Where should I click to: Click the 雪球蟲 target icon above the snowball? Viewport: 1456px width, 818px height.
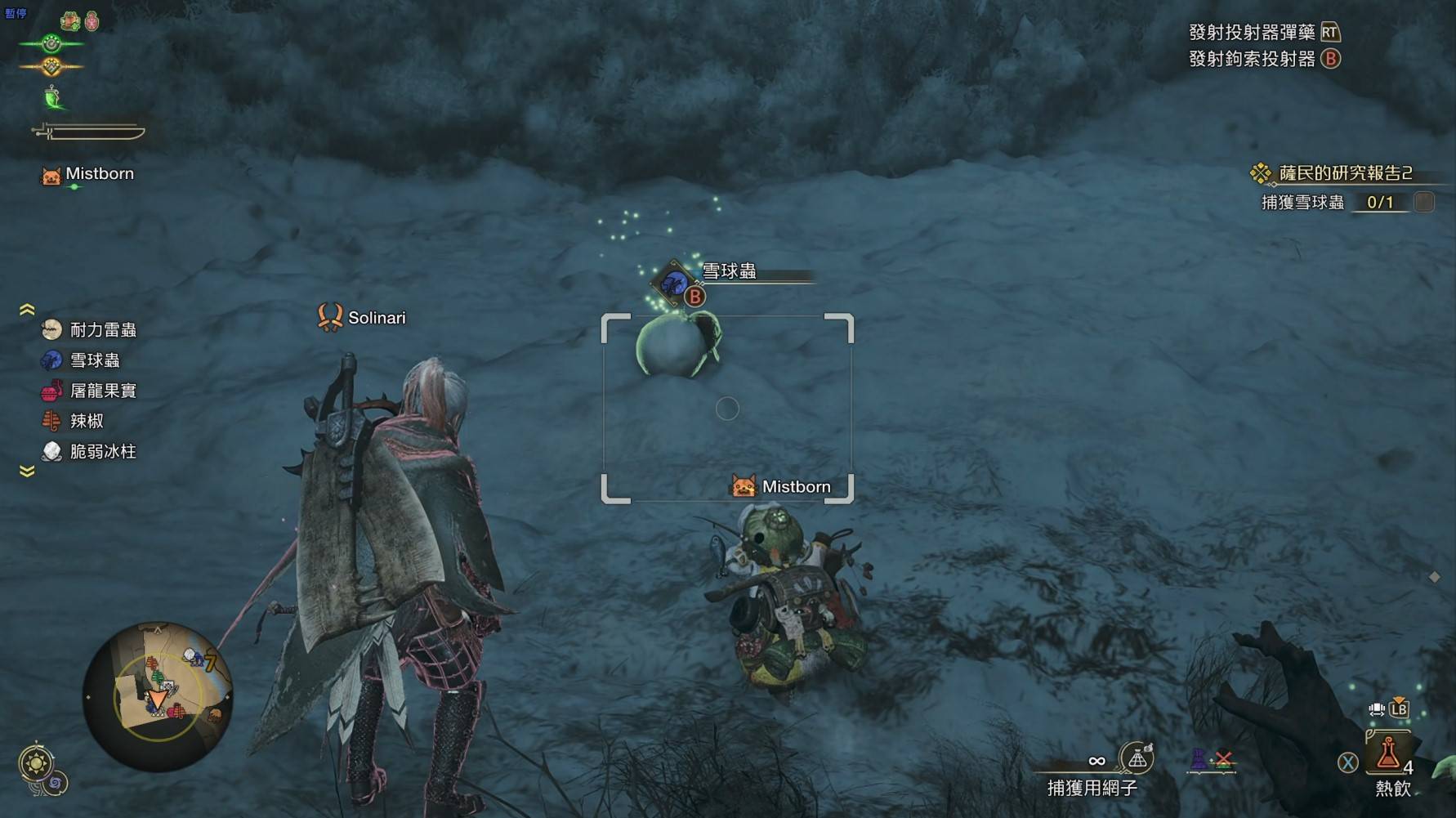pyautogui.click(x=675, y=284)
